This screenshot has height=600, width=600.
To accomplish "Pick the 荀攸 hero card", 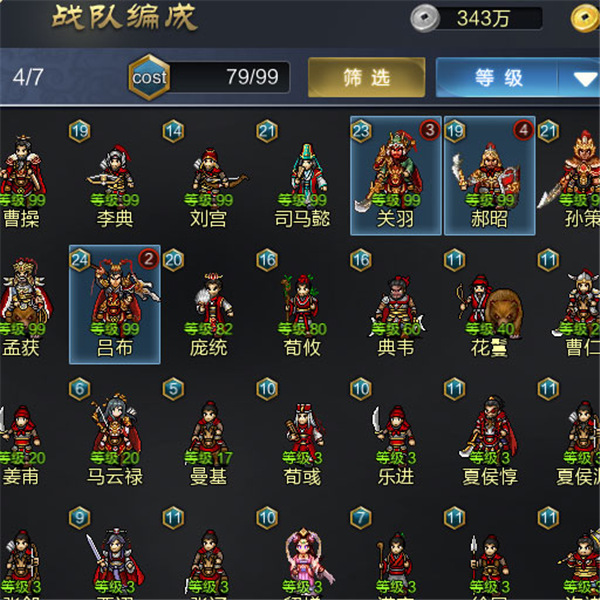I will (x=302, y=305).
